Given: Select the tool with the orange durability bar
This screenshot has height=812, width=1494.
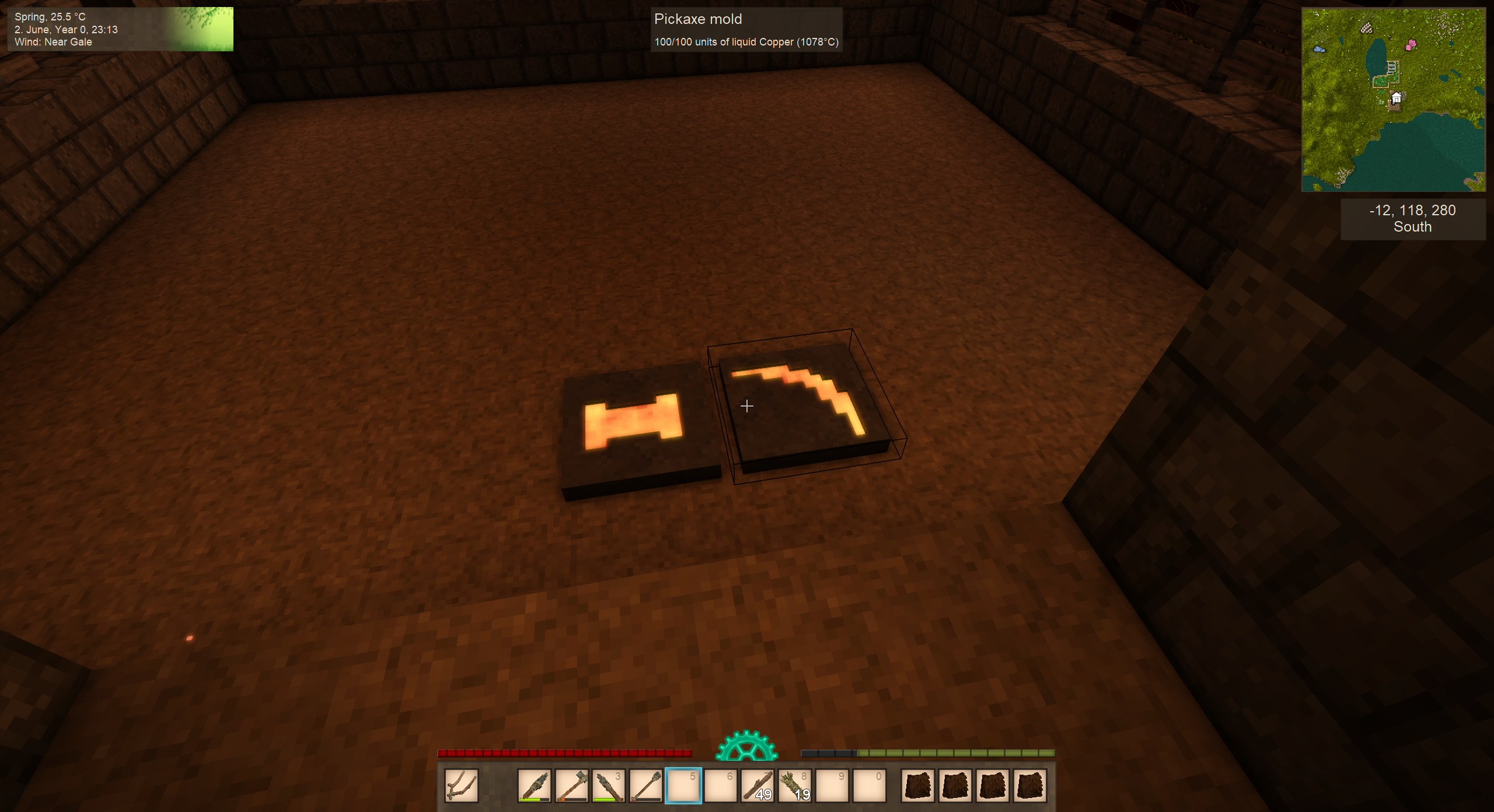Looking at the screenshot, I should (x=571, y=785).
